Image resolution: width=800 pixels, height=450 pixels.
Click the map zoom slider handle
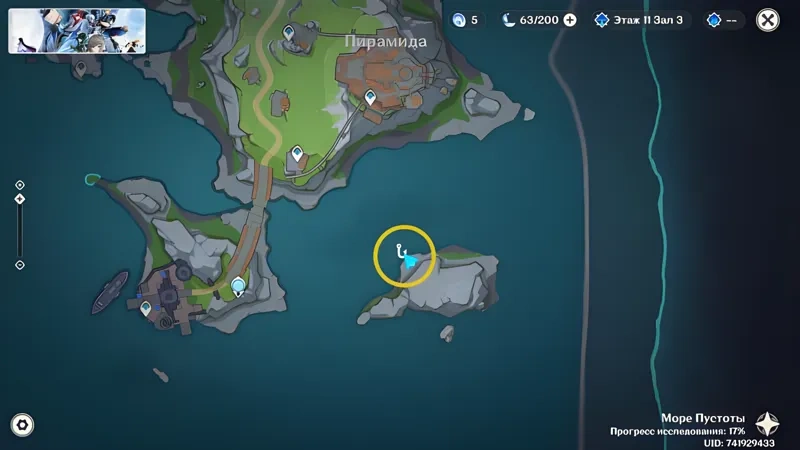click(20, 199)
